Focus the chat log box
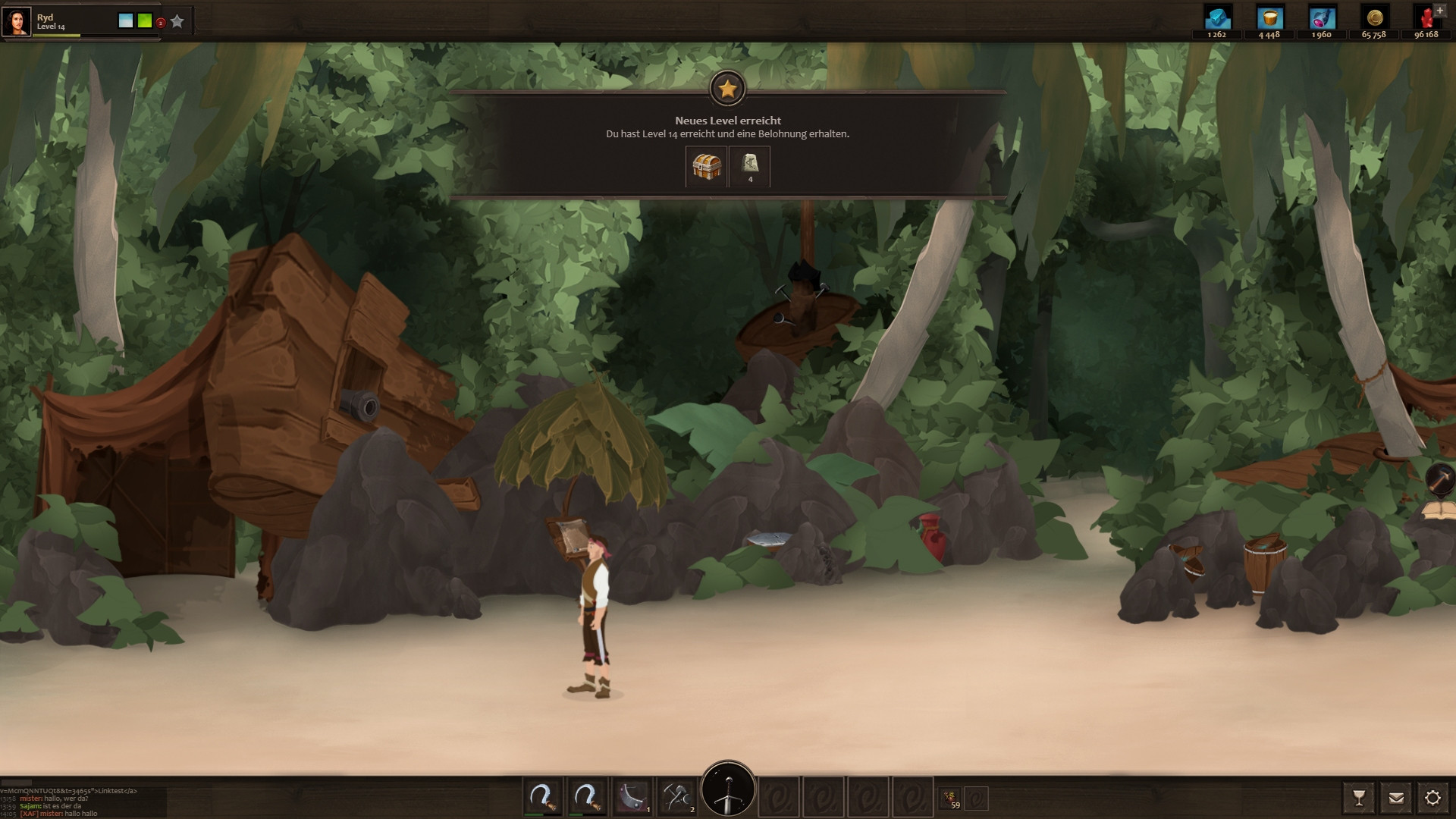Image resolution: width=1456 pixels, height=819 pixels. [82, 802]
